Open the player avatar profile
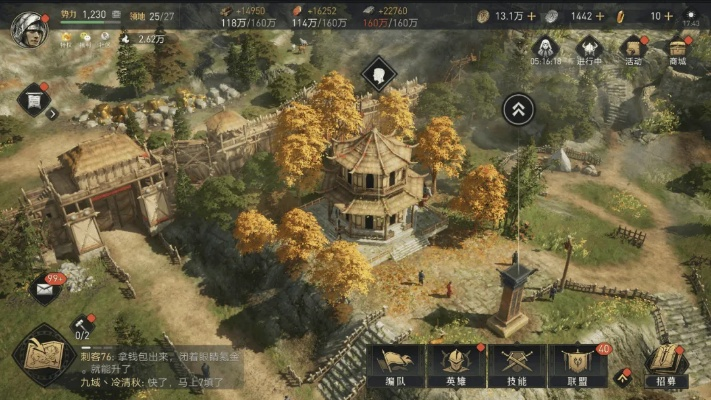The width and height of the screenshot is (711, 400). pos(29,28)
